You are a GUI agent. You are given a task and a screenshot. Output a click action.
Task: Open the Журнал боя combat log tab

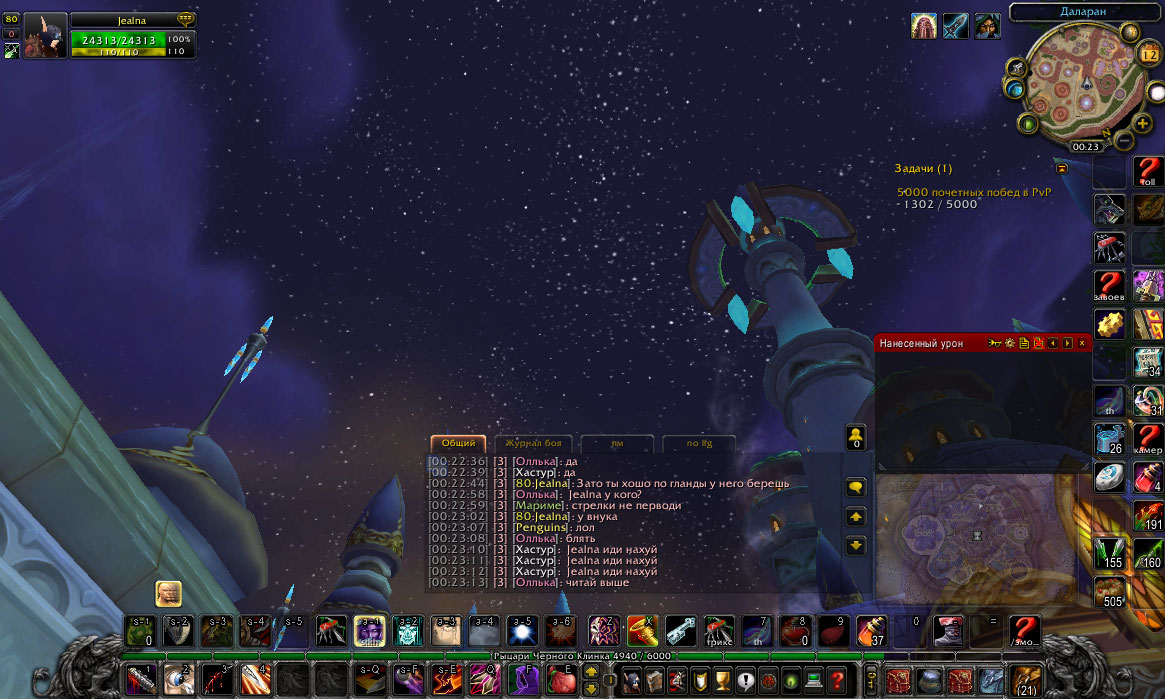click(533, 443)
